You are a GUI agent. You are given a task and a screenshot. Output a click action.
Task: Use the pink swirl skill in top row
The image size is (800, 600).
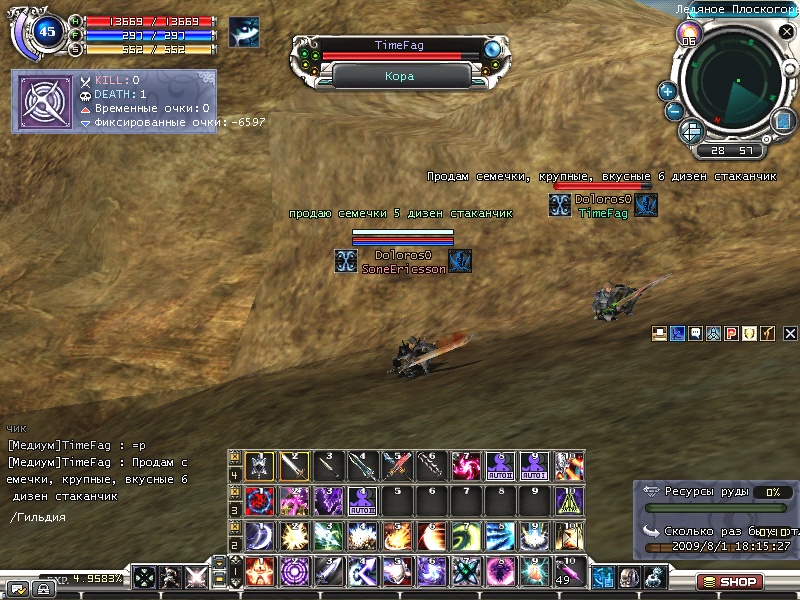(x=465, y=465)
